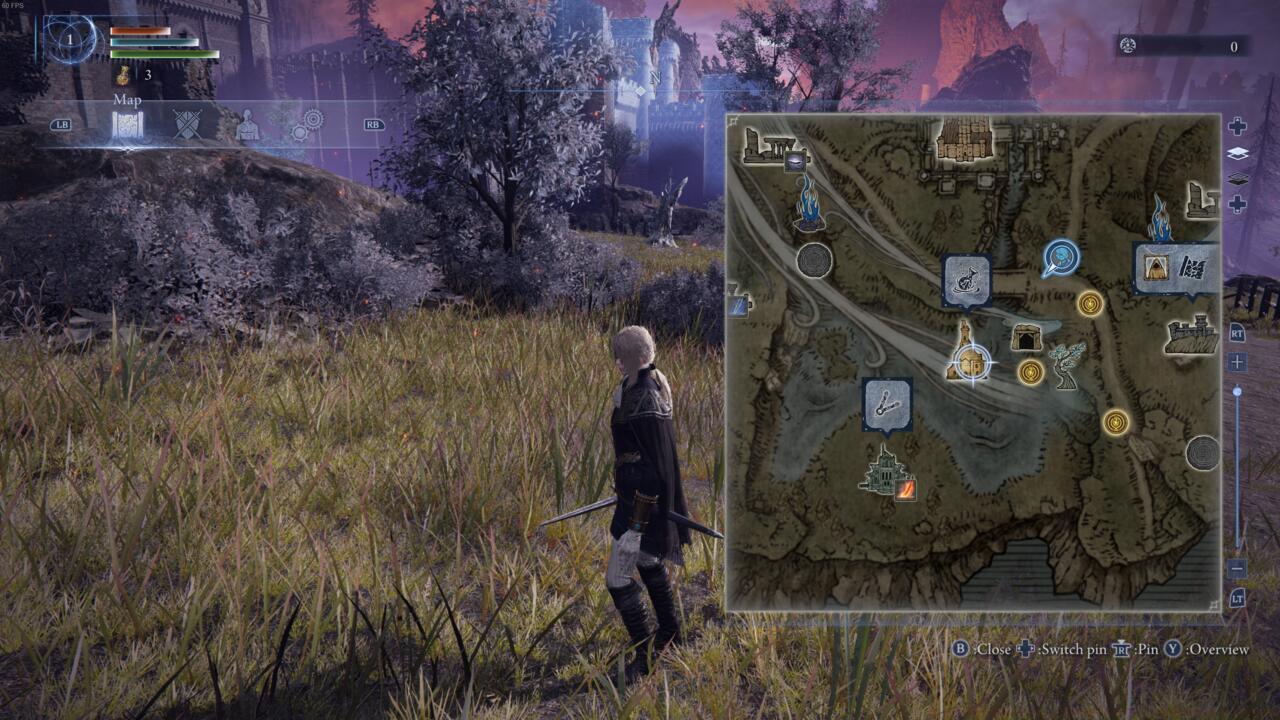Viewport: 1280px width, 720px height.
Task: Click the map zoom slider handle
Action: pyautogui.click(x=1237, y=392)
